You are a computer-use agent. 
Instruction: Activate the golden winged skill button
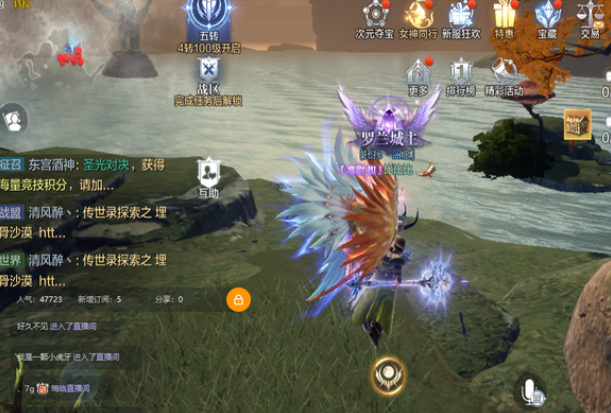(387, 374)
